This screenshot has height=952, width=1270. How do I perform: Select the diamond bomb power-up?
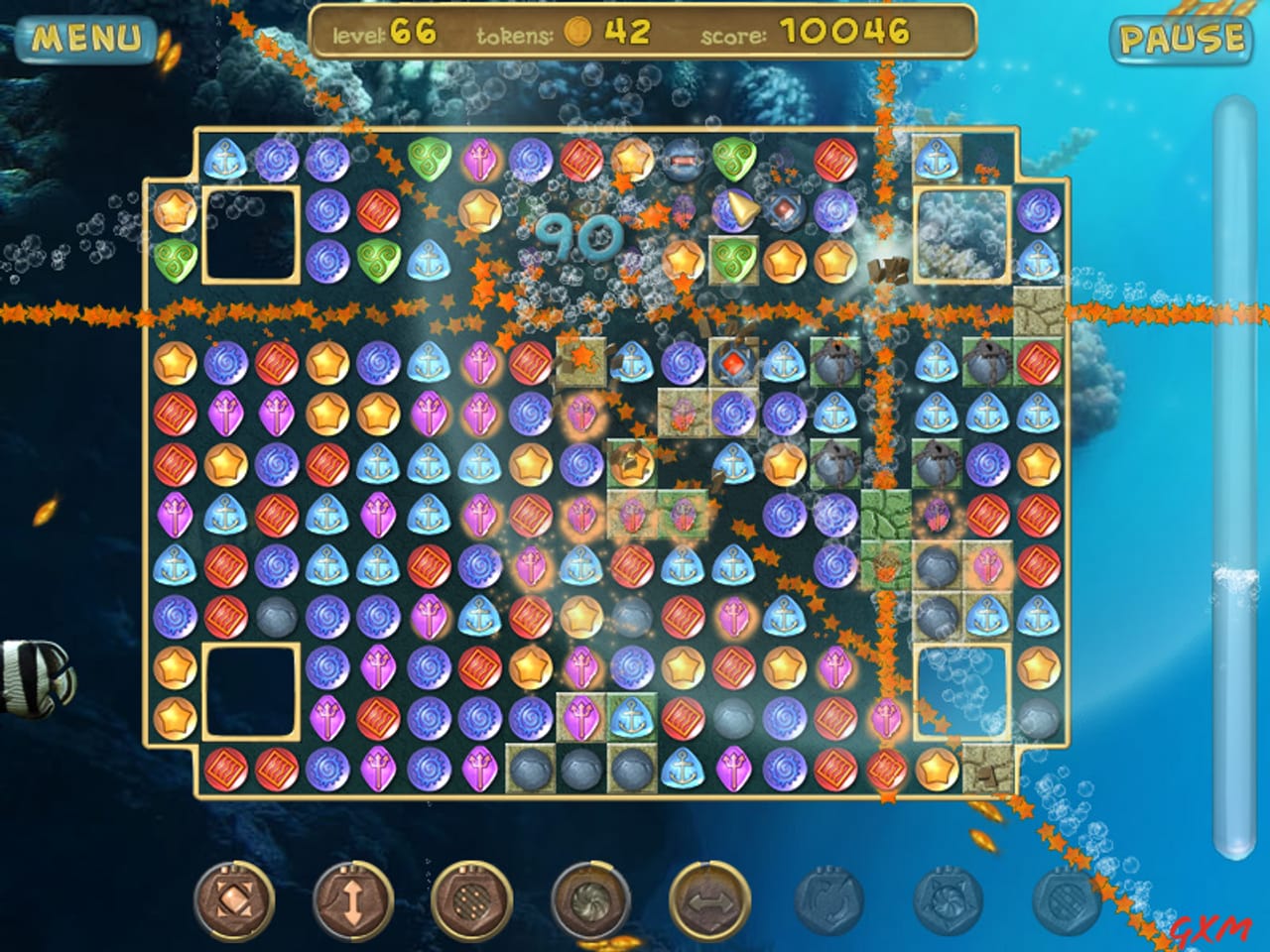coord(238,902)
